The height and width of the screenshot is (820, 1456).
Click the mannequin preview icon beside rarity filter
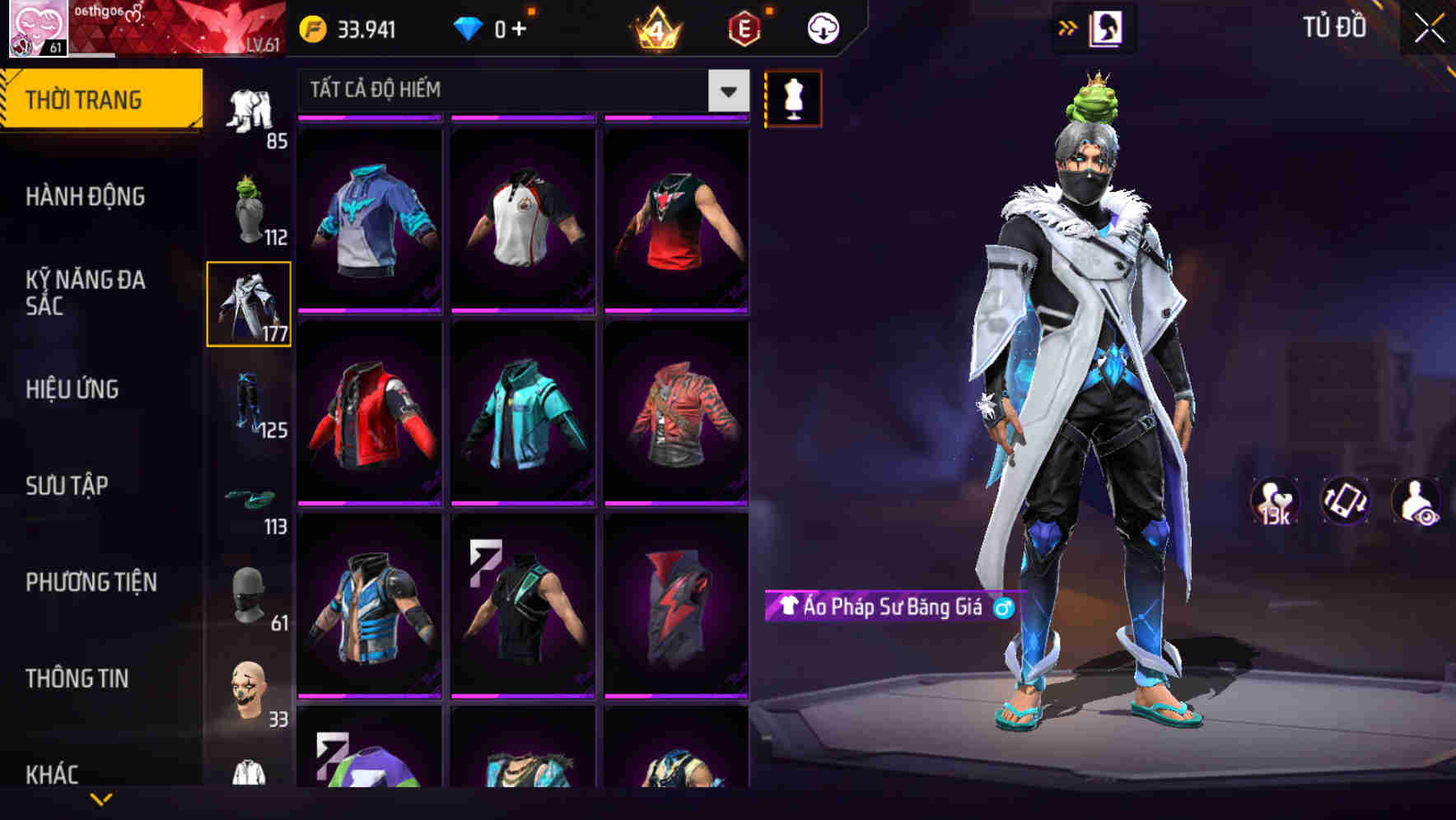(x=793, y=99)
